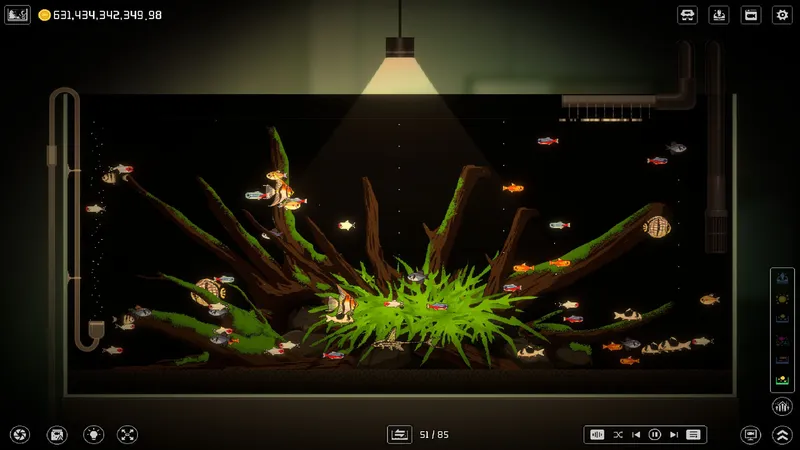Open the aquarium tank icon in the top-left corner

(x=18, y=15)
